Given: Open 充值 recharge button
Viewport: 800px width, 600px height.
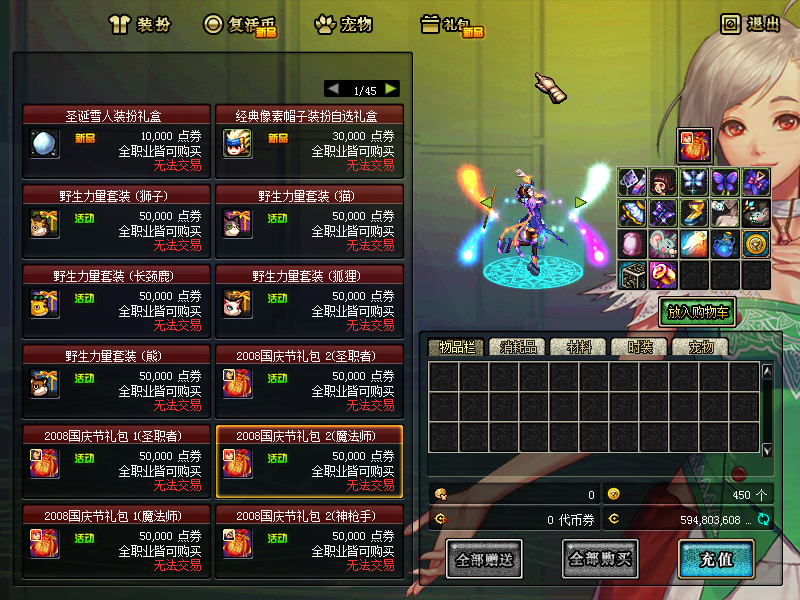Looking at the screenshot, I should (x=715, y=559).
